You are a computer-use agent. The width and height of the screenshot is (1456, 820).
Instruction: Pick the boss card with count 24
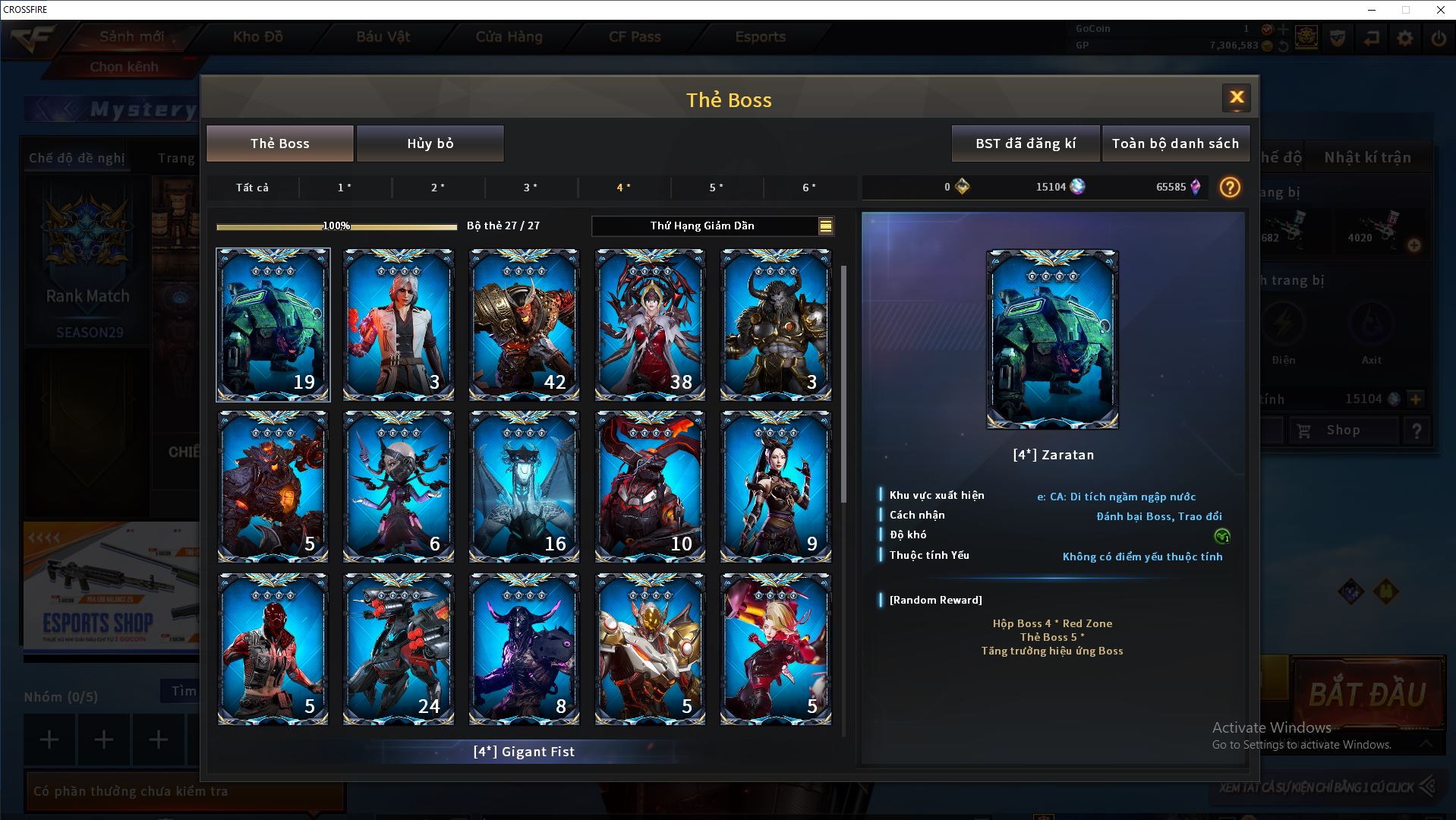[x=399, y=649]
